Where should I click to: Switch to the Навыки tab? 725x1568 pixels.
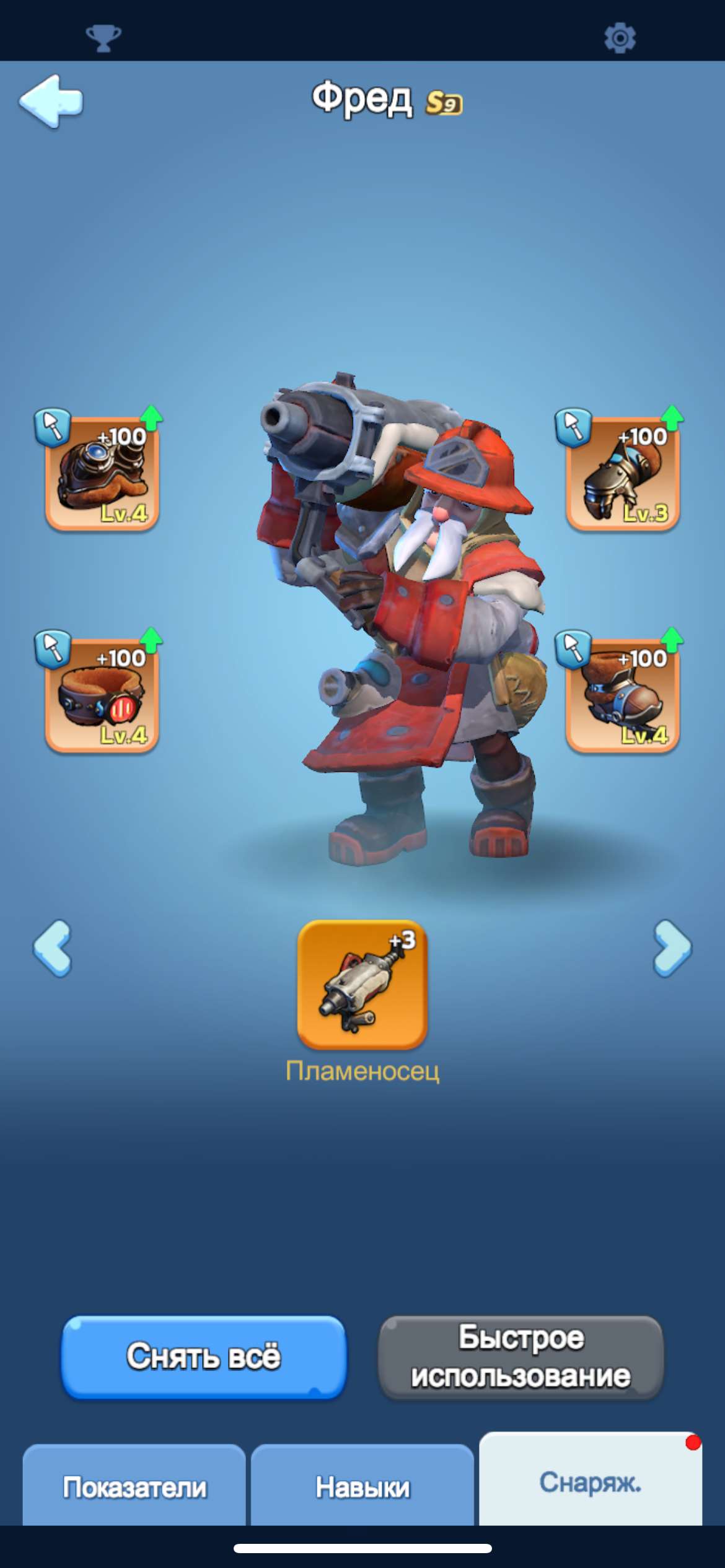362,1487
